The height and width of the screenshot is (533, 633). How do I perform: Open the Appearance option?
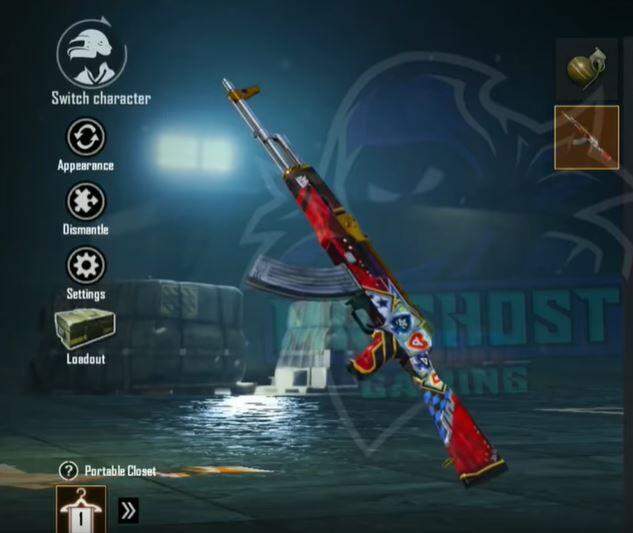tap(86, 137)
